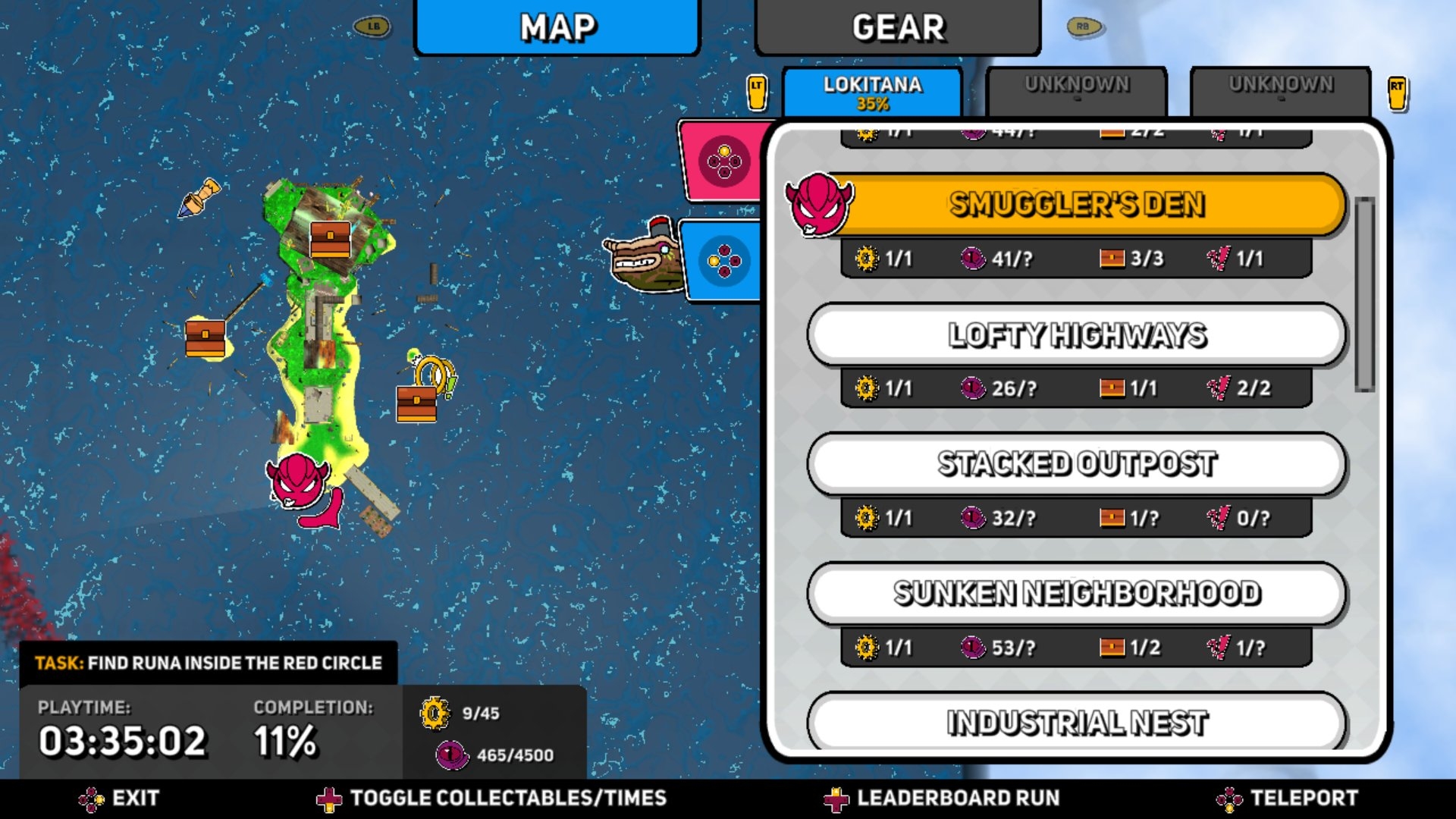Pick the Stacked Outpost level

[x=1077, y=464]
